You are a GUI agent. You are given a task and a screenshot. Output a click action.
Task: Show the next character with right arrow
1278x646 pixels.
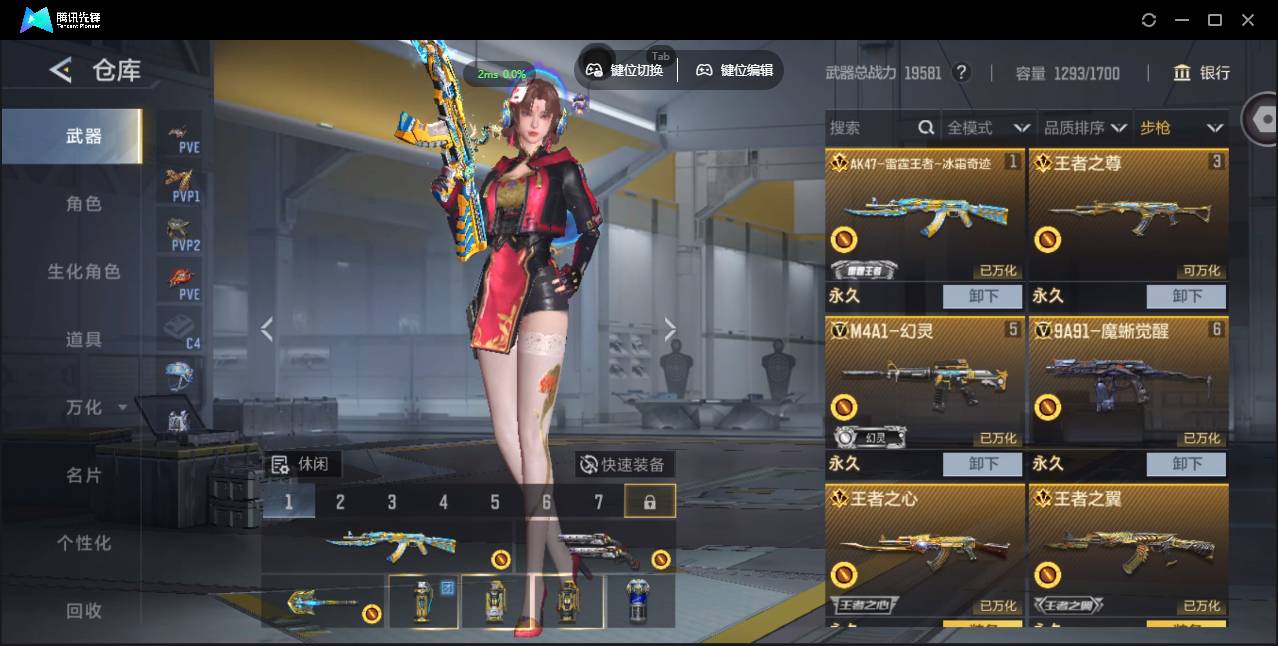click(x=670, y=329)
